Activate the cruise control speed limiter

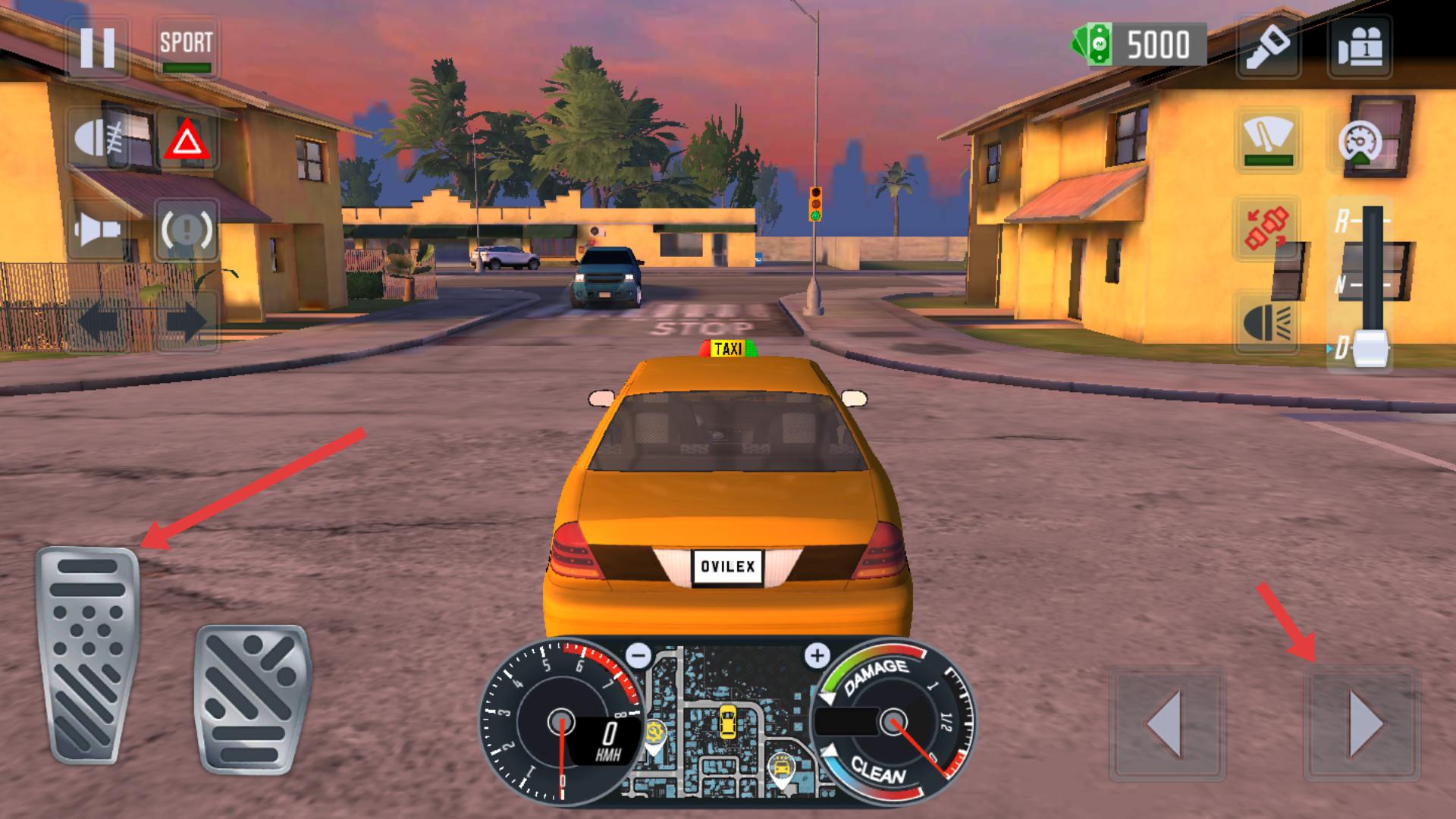click(x=1359, y=142)
